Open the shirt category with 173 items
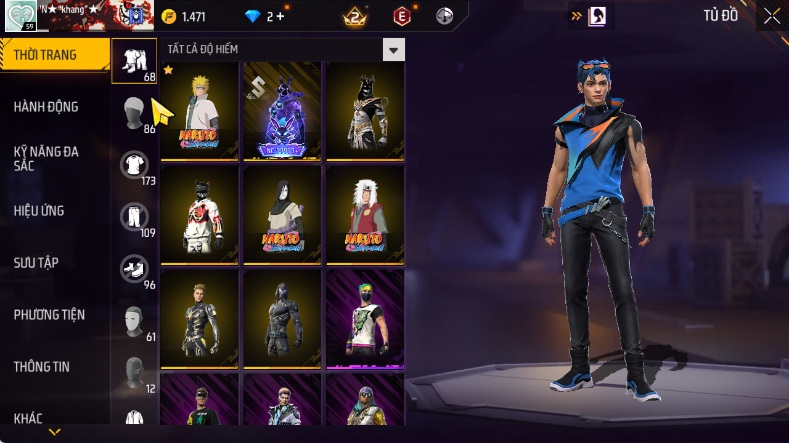Viewport: 789px width, 443px height. (x=134, y=166)
